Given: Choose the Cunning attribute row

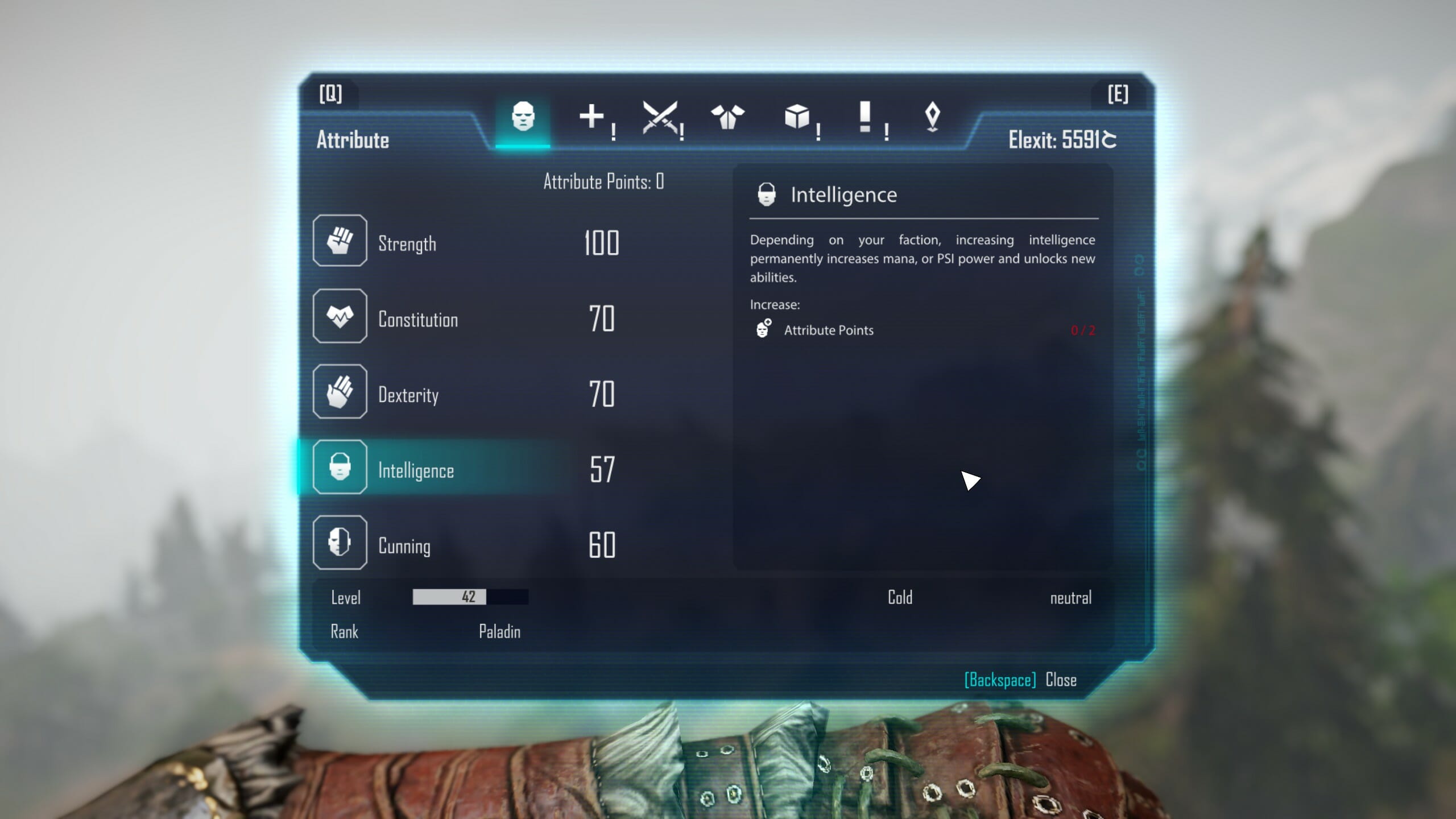Looking at the screenshot, I should 404,546.
